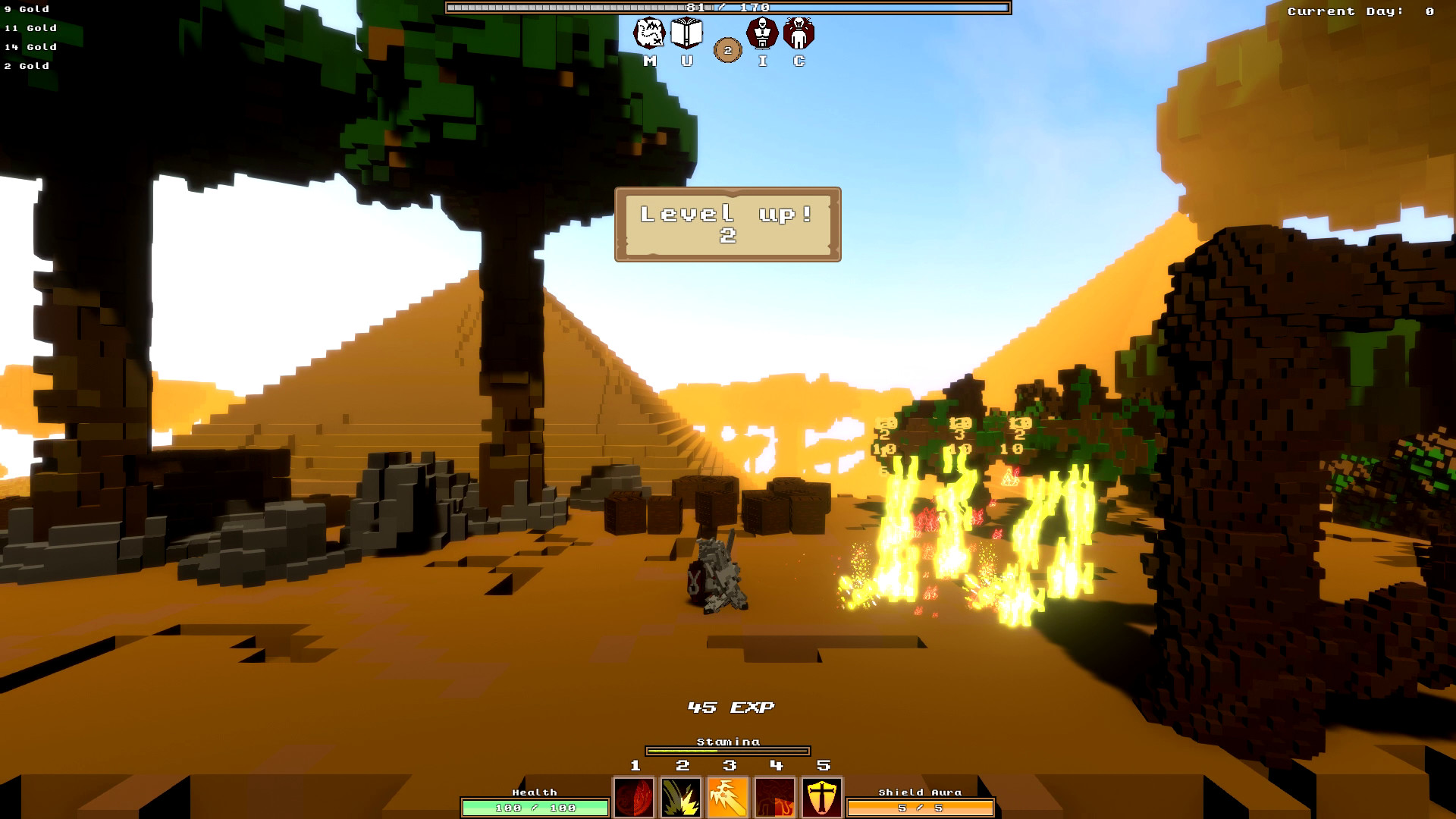The height and width of the screenshot is (819, 1456).
Task: Click the Current Day counter
Action: pyautogui.click(x=1359, y=11)
